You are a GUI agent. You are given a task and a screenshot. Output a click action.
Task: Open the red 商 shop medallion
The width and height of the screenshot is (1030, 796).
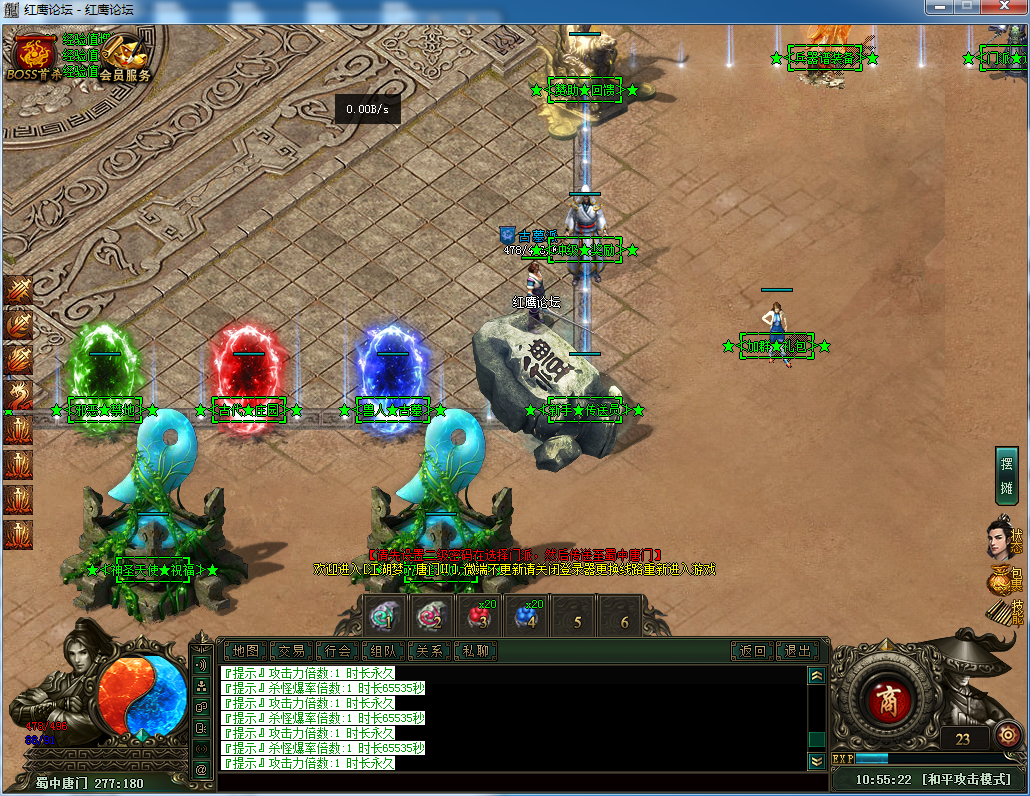click(886, 699)
